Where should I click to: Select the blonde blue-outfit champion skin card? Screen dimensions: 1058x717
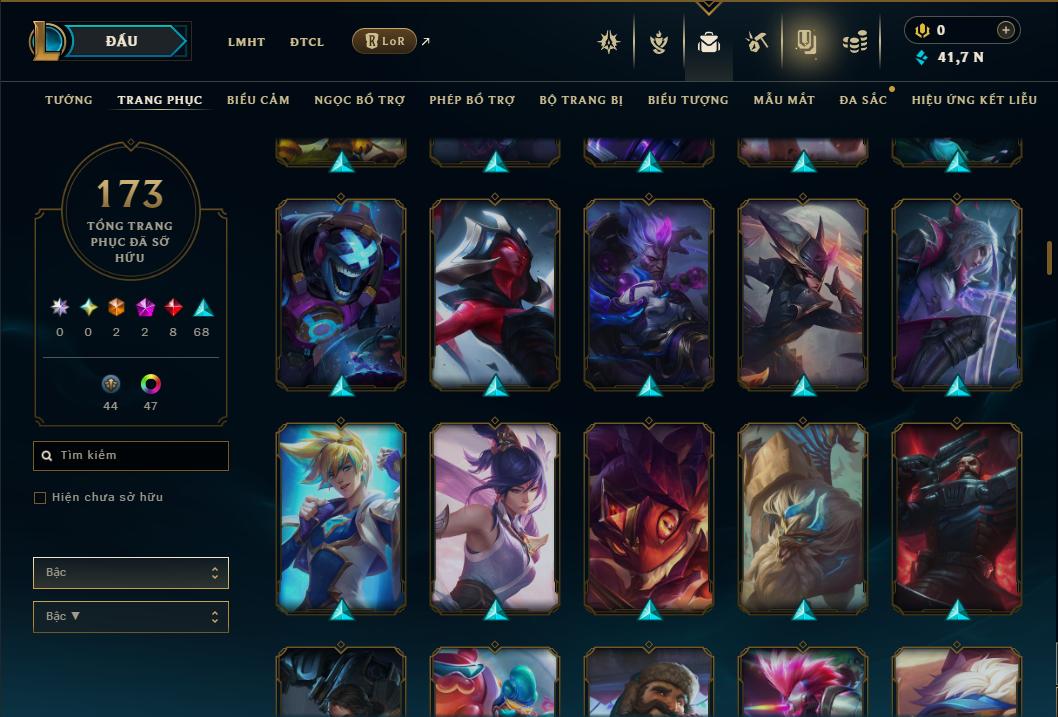tap(341, 516)
